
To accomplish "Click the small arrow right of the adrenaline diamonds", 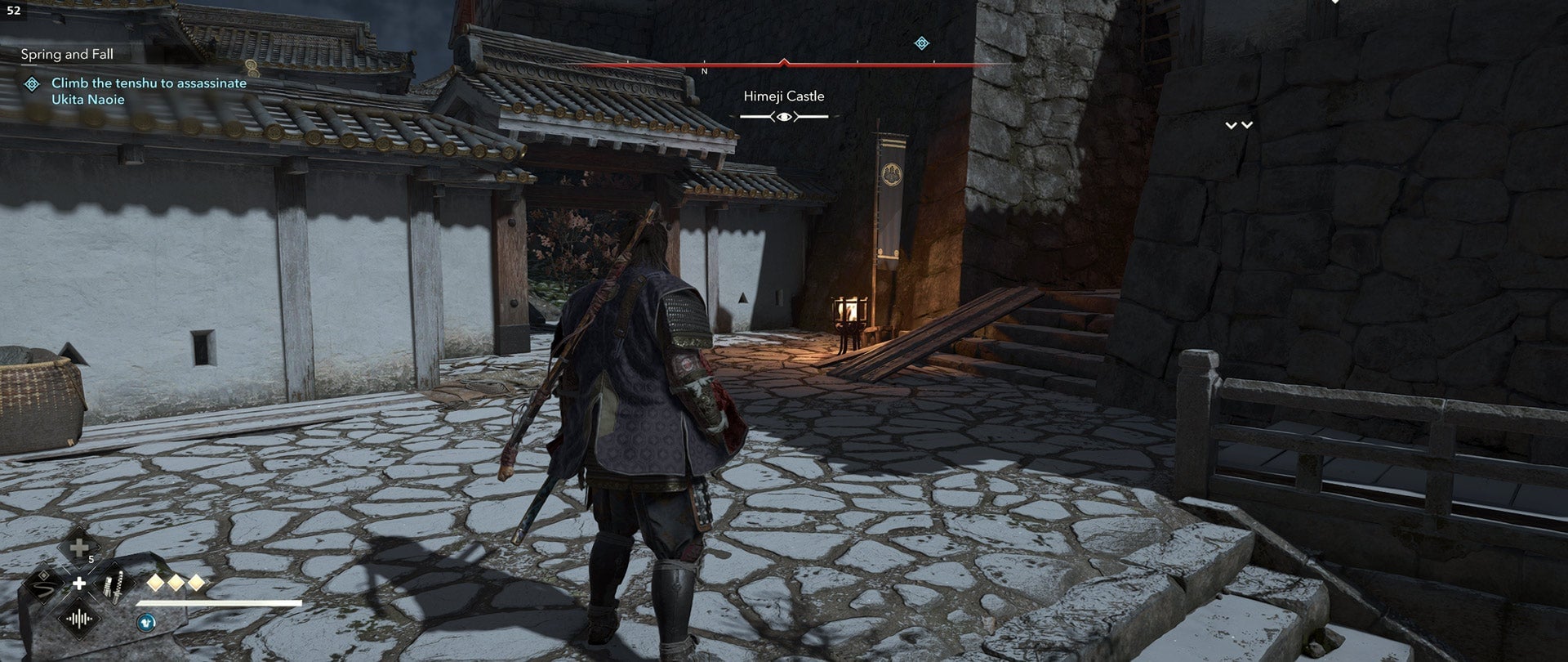I will coord(208,583).
